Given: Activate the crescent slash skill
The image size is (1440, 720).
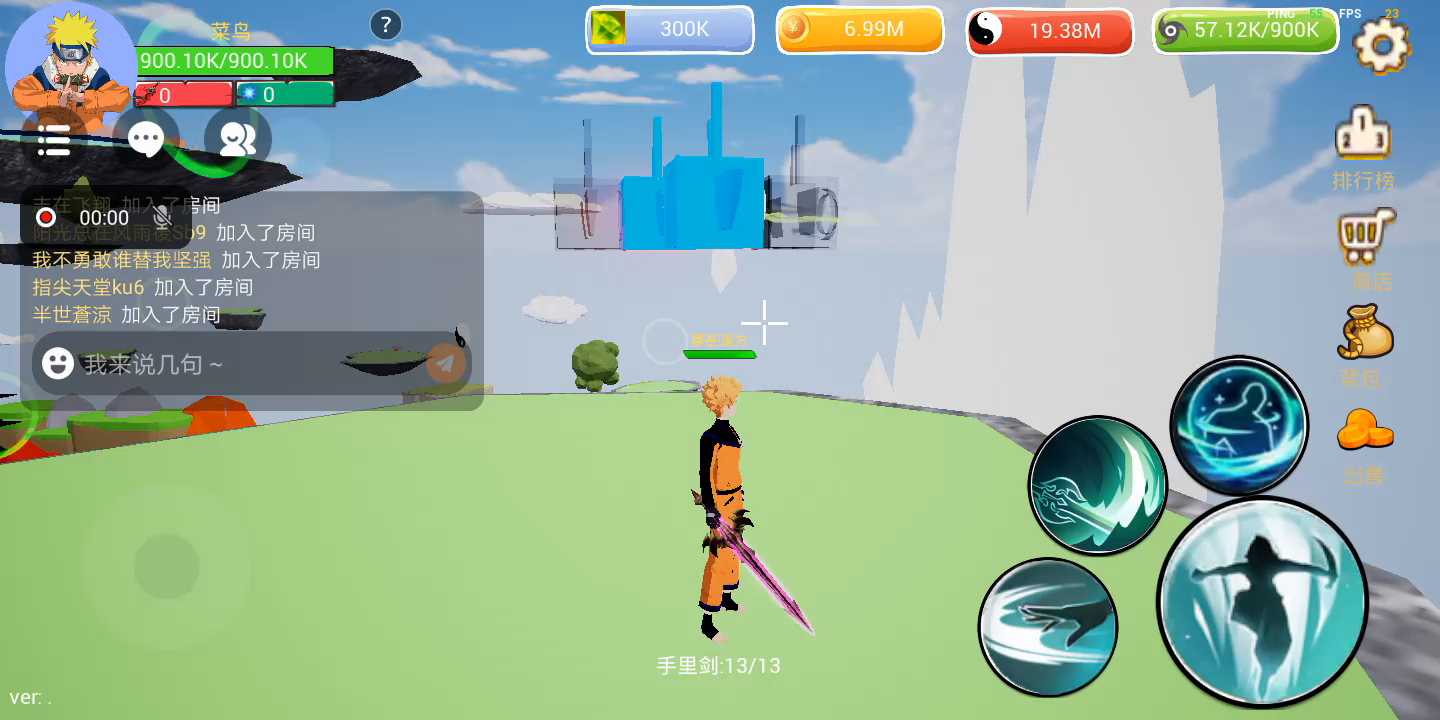Looking at the screenshot, I should pyautogui.click(x=1098, y=485).
